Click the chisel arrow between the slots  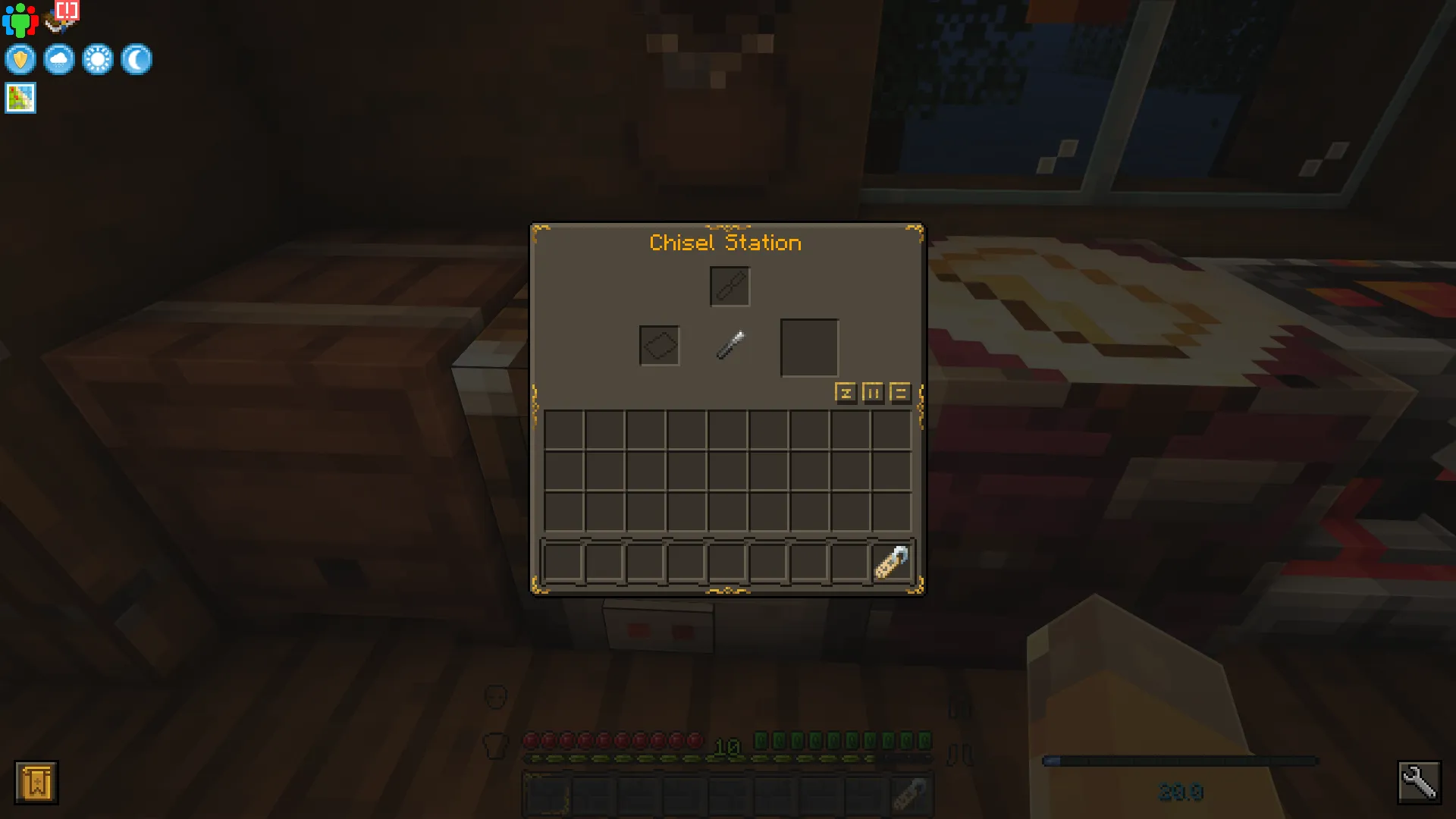(x=730, y=343)
